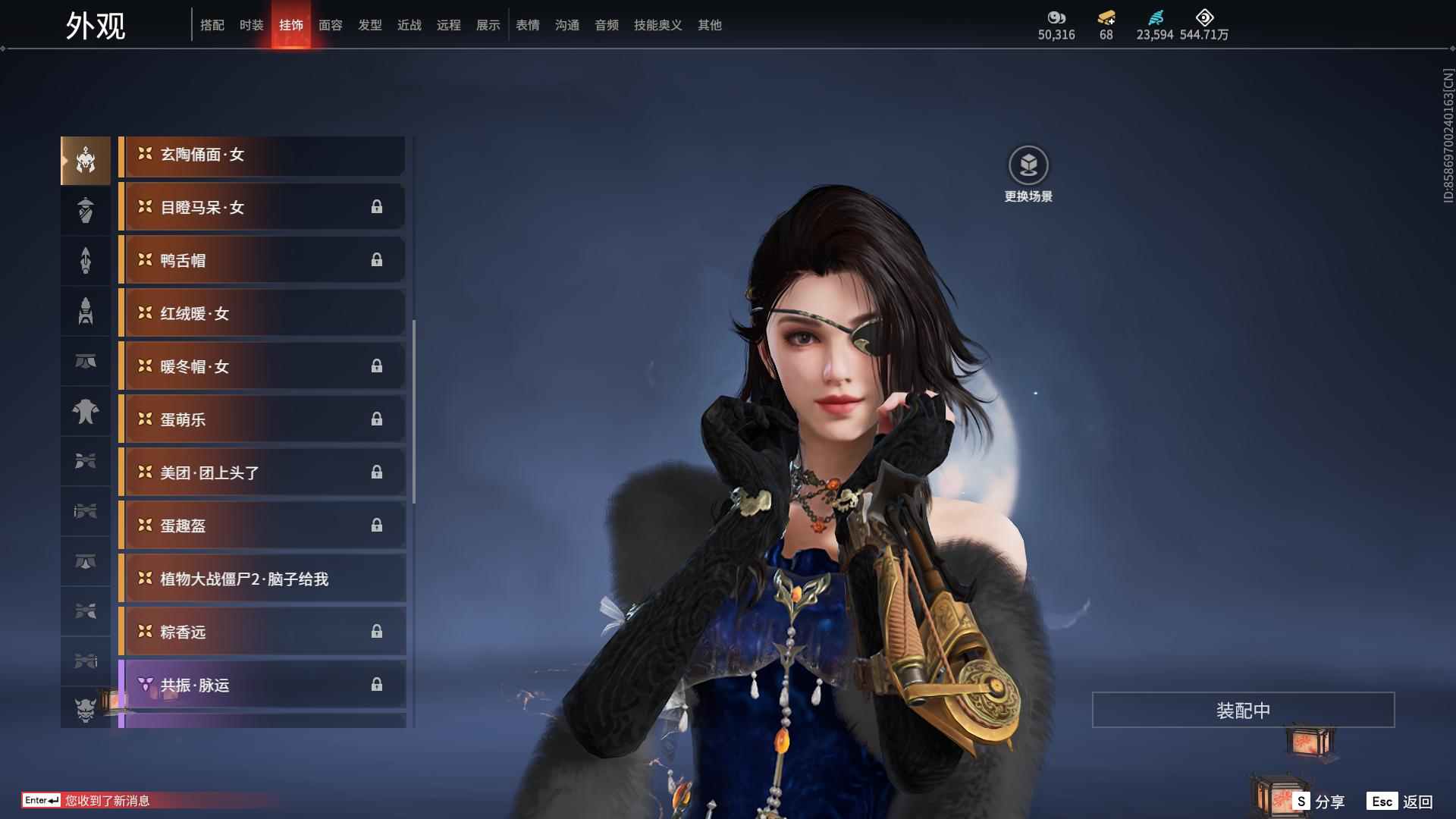Open the 搭配 tab

click(x=212, y=25)
